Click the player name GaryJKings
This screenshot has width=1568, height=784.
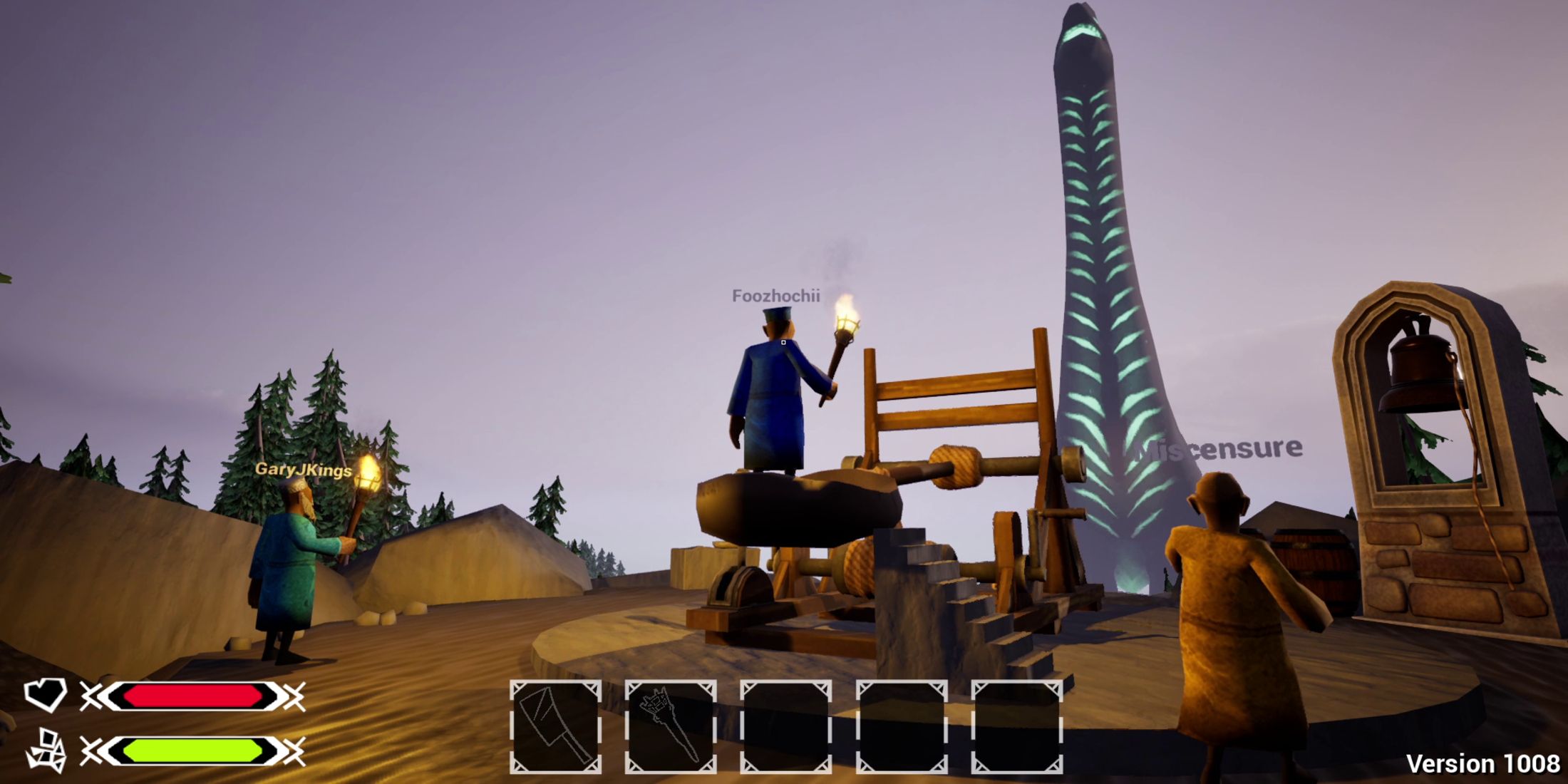(302, 469)
